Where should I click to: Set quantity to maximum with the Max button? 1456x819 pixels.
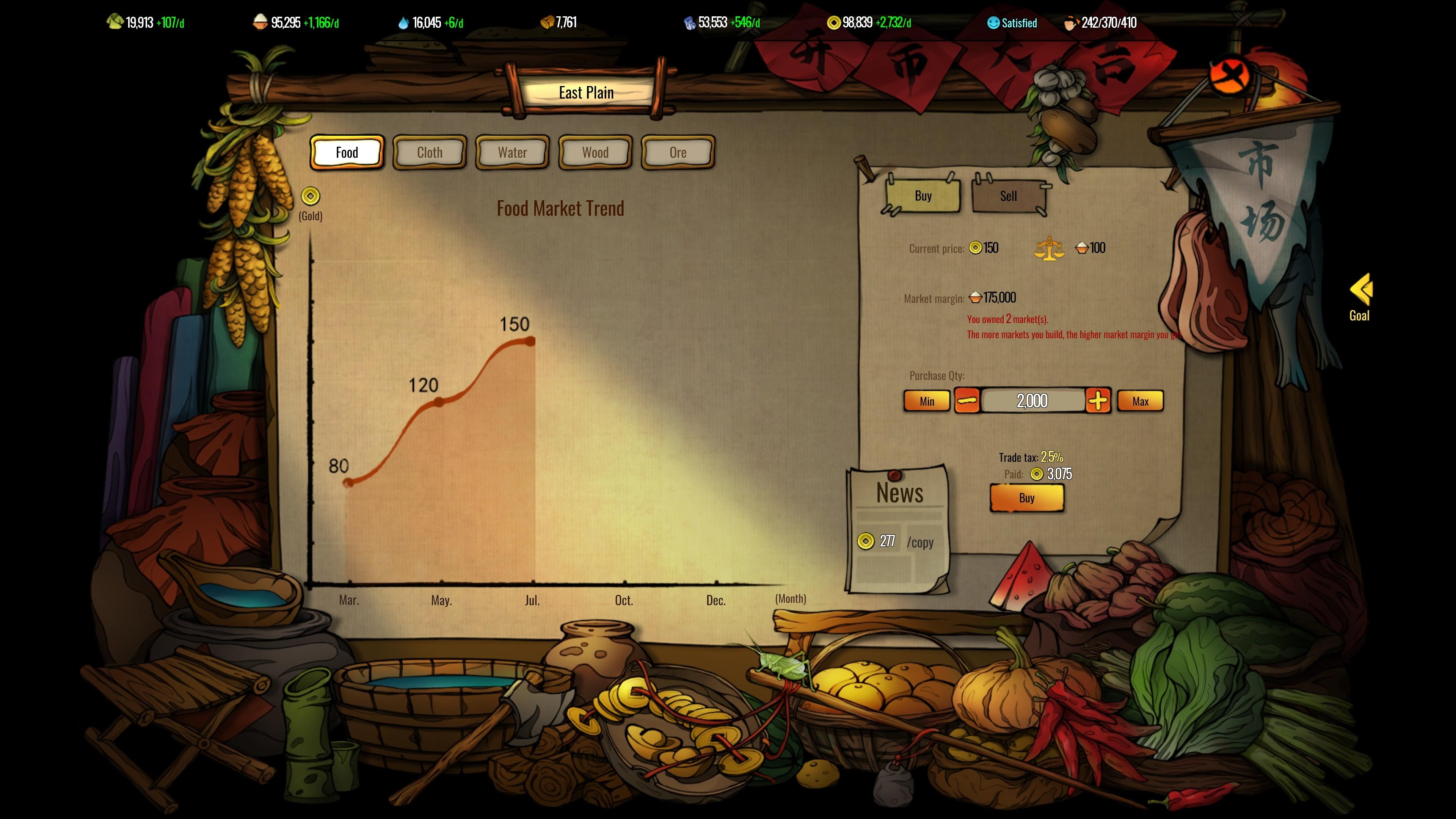click(1140, 401)
